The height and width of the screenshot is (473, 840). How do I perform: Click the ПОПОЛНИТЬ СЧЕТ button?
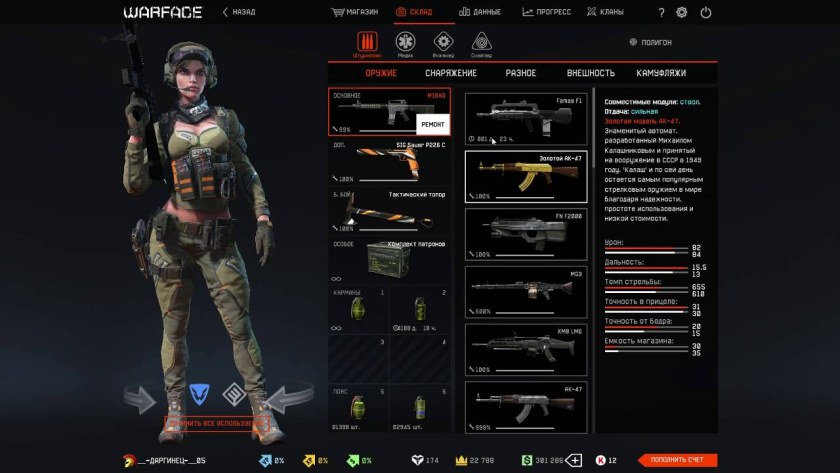click(677, 460)
